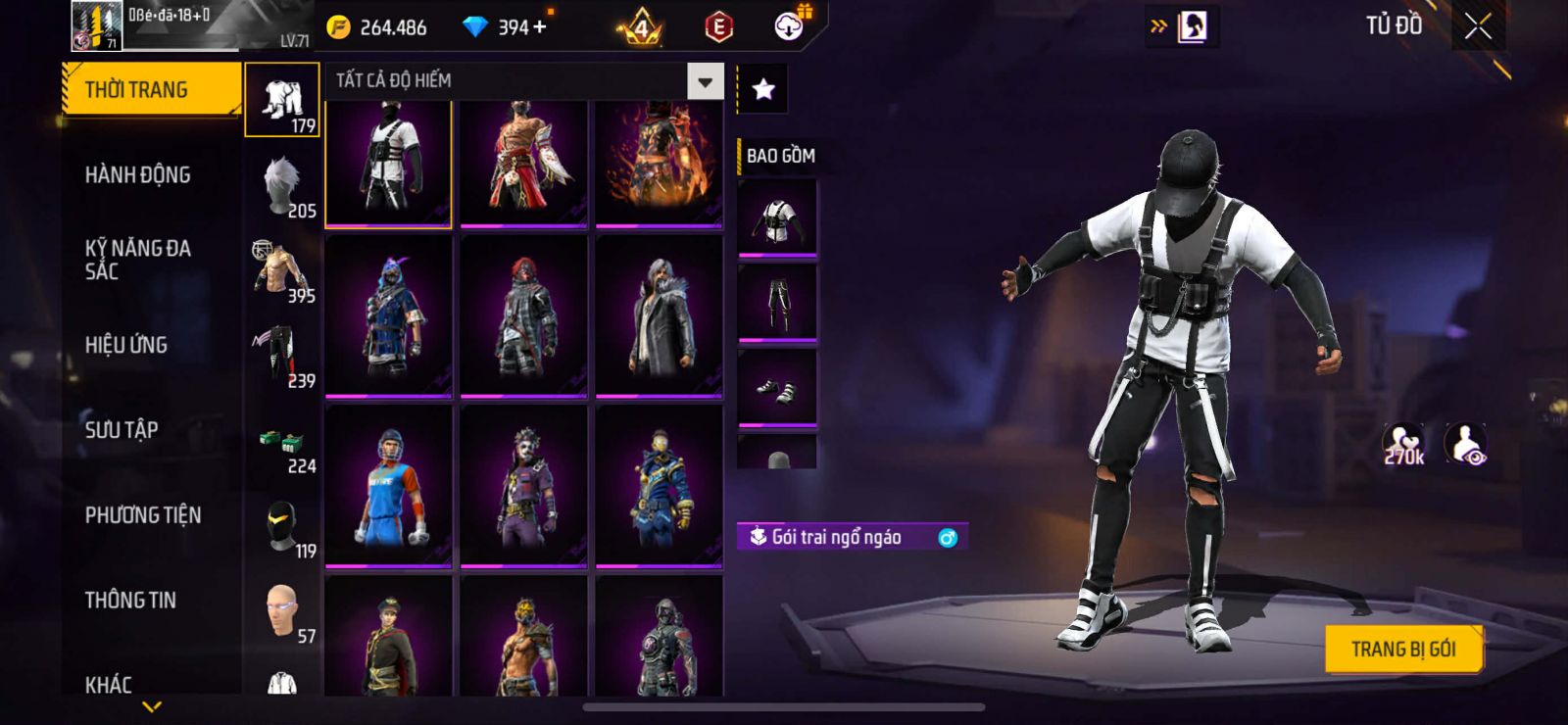View the included white shirt item

click(777, 217)
